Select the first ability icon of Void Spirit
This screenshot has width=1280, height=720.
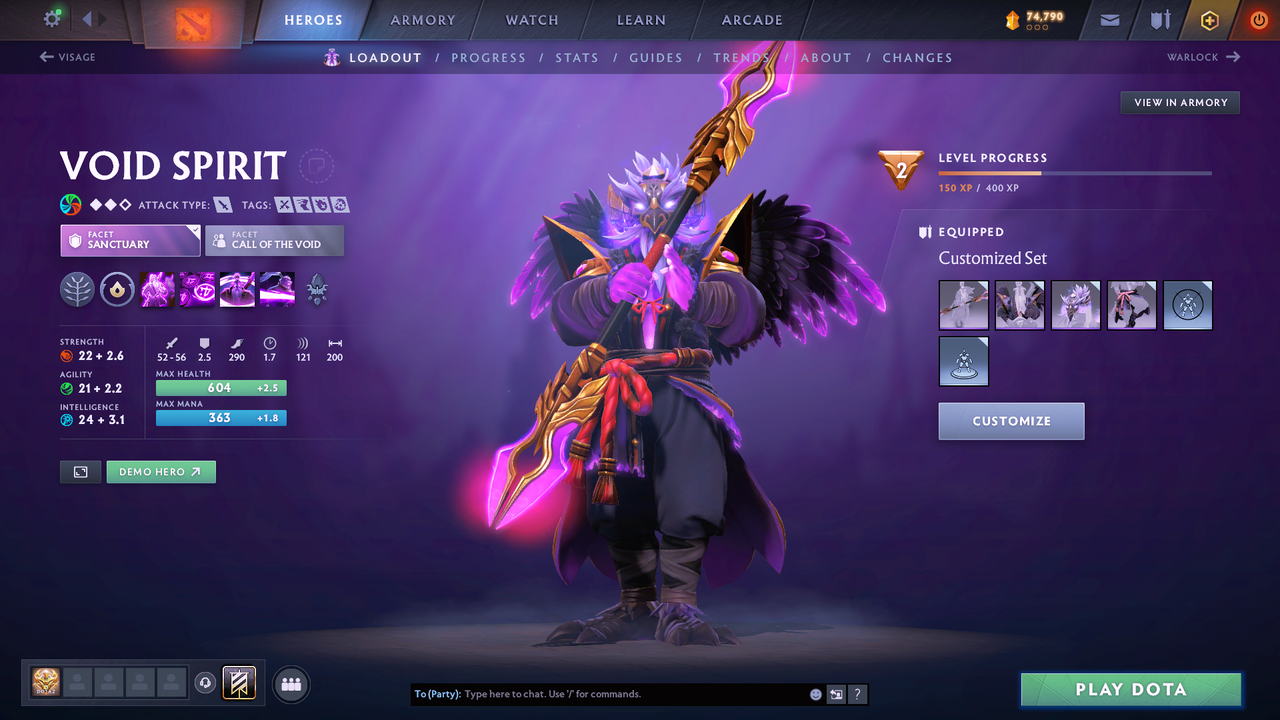click(x=157, y=289)
